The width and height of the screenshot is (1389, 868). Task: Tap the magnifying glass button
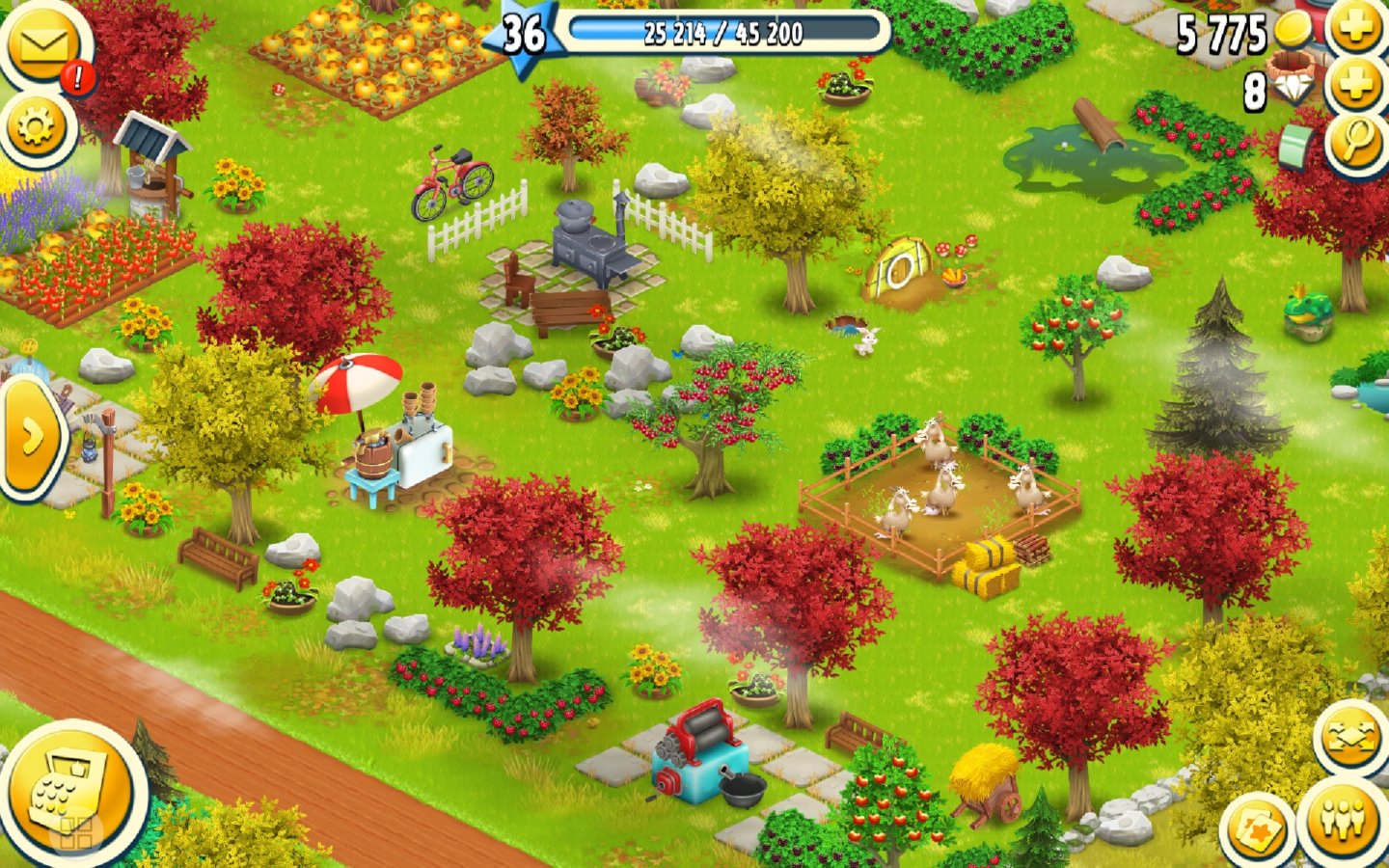click(x=1355, y=142)
